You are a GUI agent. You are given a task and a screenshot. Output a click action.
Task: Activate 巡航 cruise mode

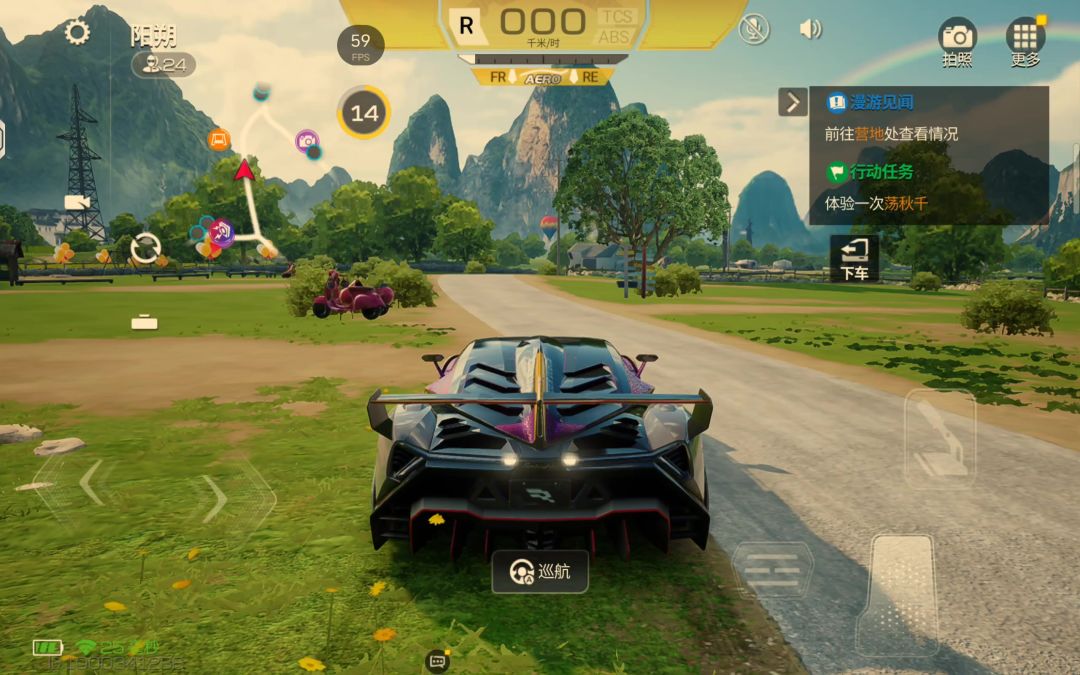[540, 572]
